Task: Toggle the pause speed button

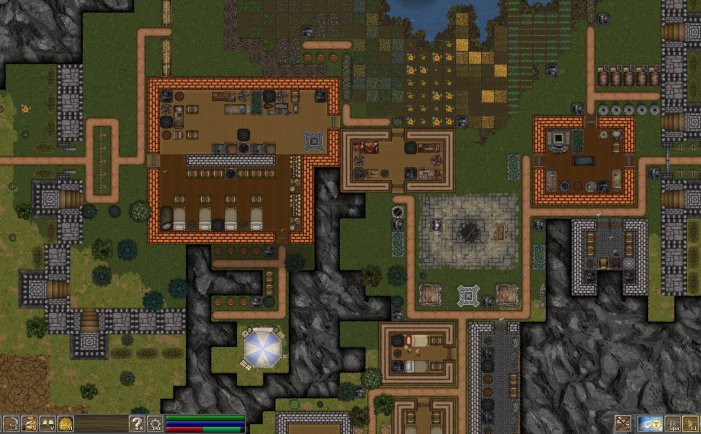Action: (x=673, y=423)
